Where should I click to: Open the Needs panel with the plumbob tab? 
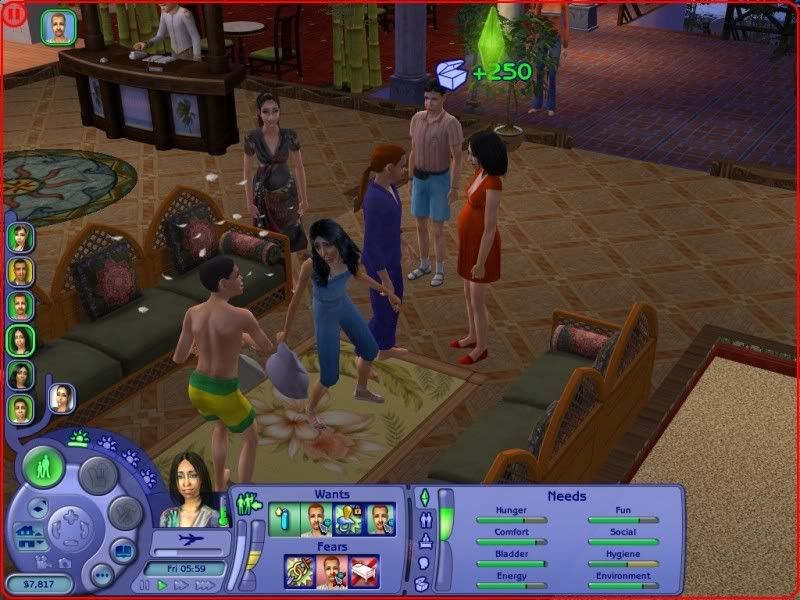[x=423, y=497]
